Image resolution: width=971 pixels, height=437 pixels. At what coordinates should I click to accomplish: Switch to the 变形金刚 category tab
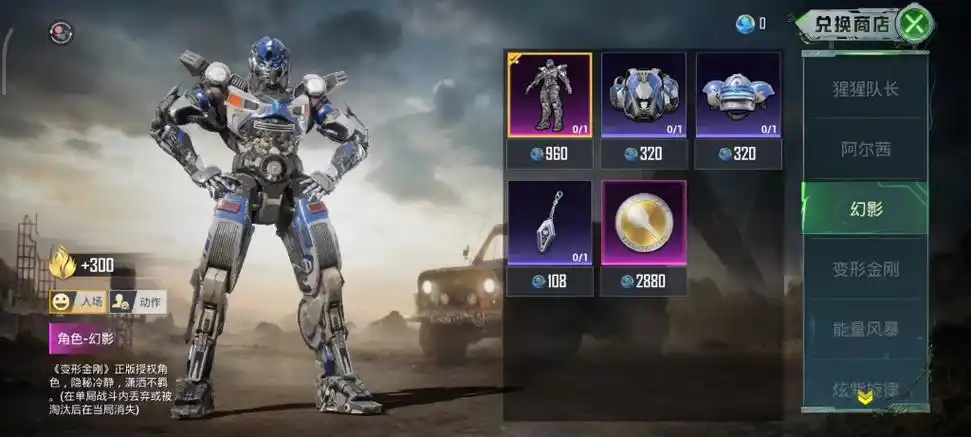coord(866,268)
